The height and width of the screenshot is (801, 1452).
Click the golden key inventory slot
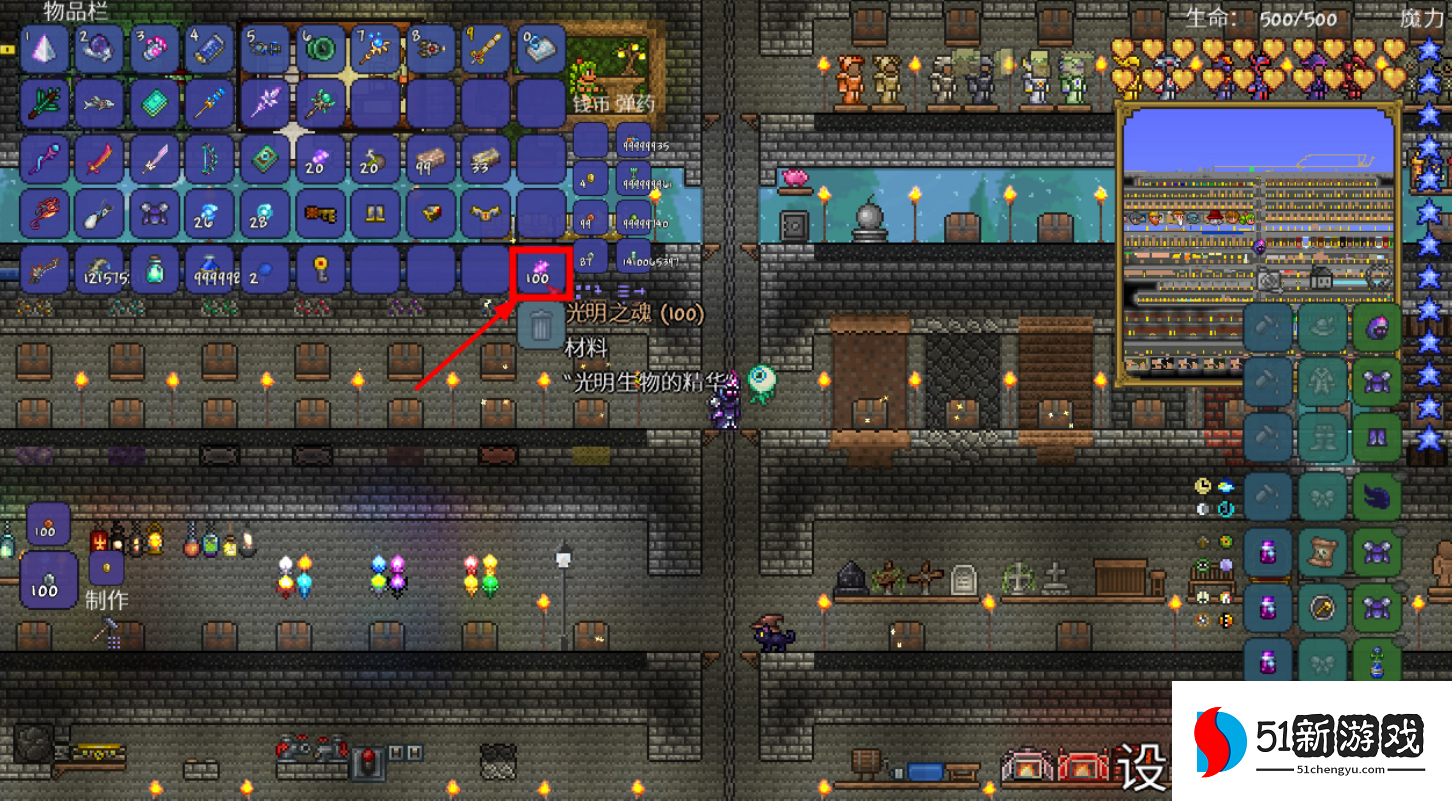tap(321, 270)
